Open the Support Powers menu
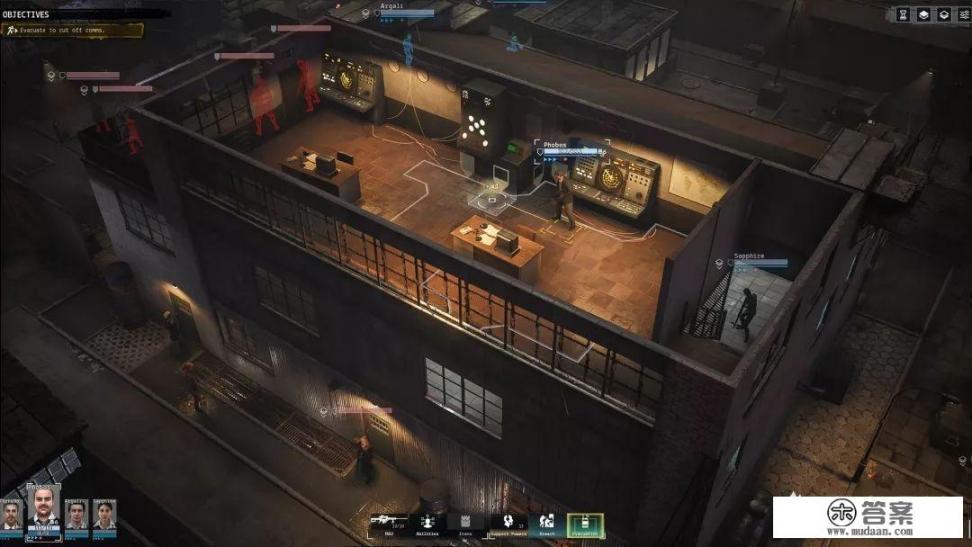The image size is (972, 547). 507,521
